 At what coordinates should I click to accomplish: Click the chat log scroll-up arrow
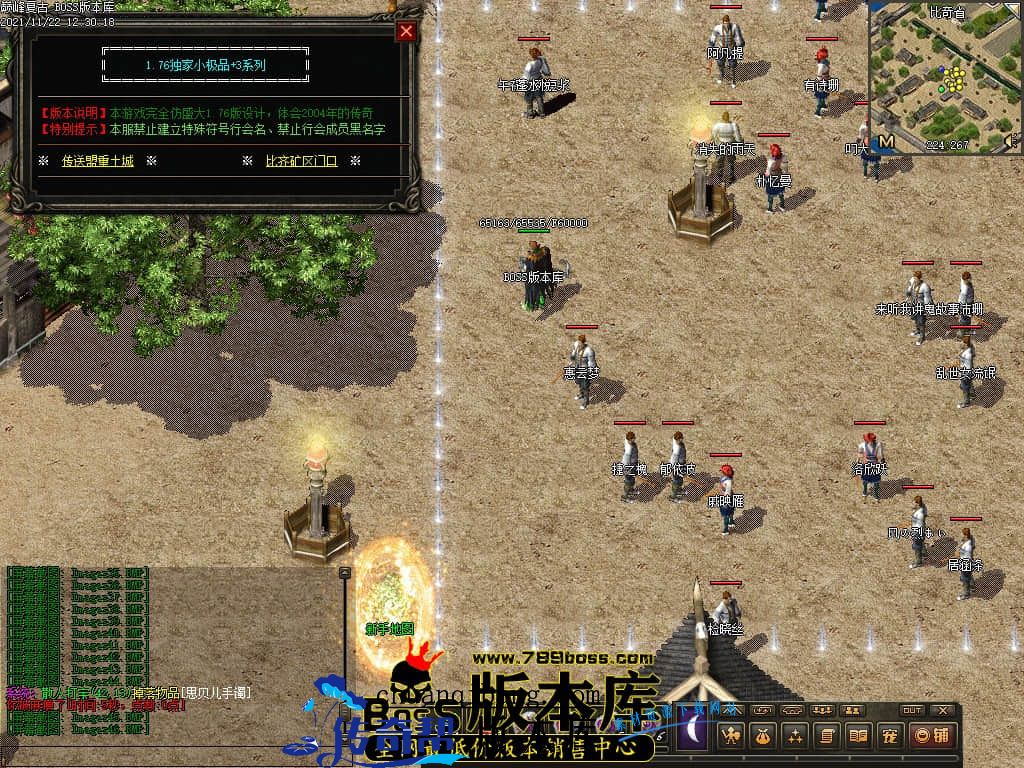tap(344, 573)
